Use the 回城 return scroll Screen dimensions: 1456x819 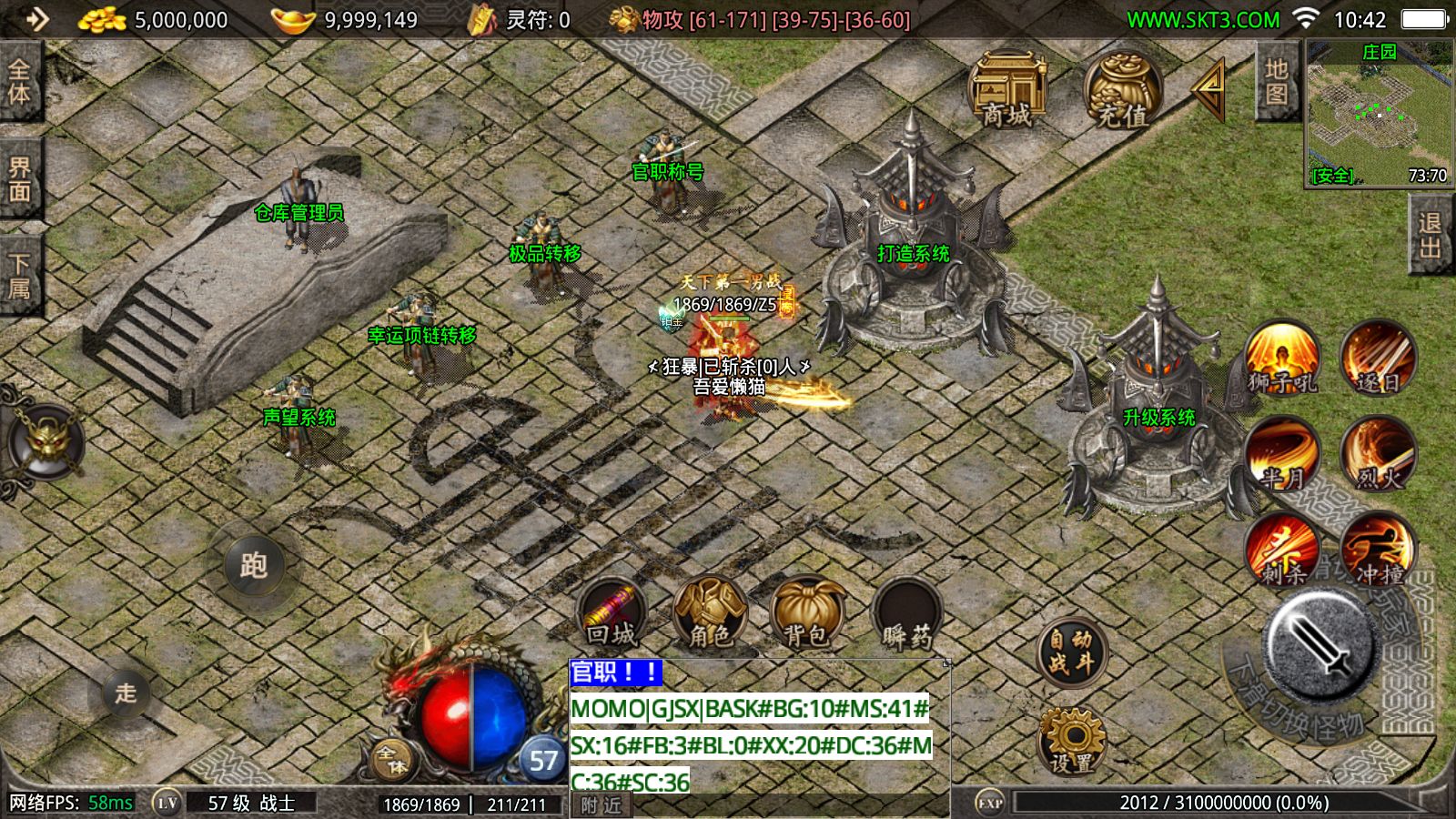612,612
